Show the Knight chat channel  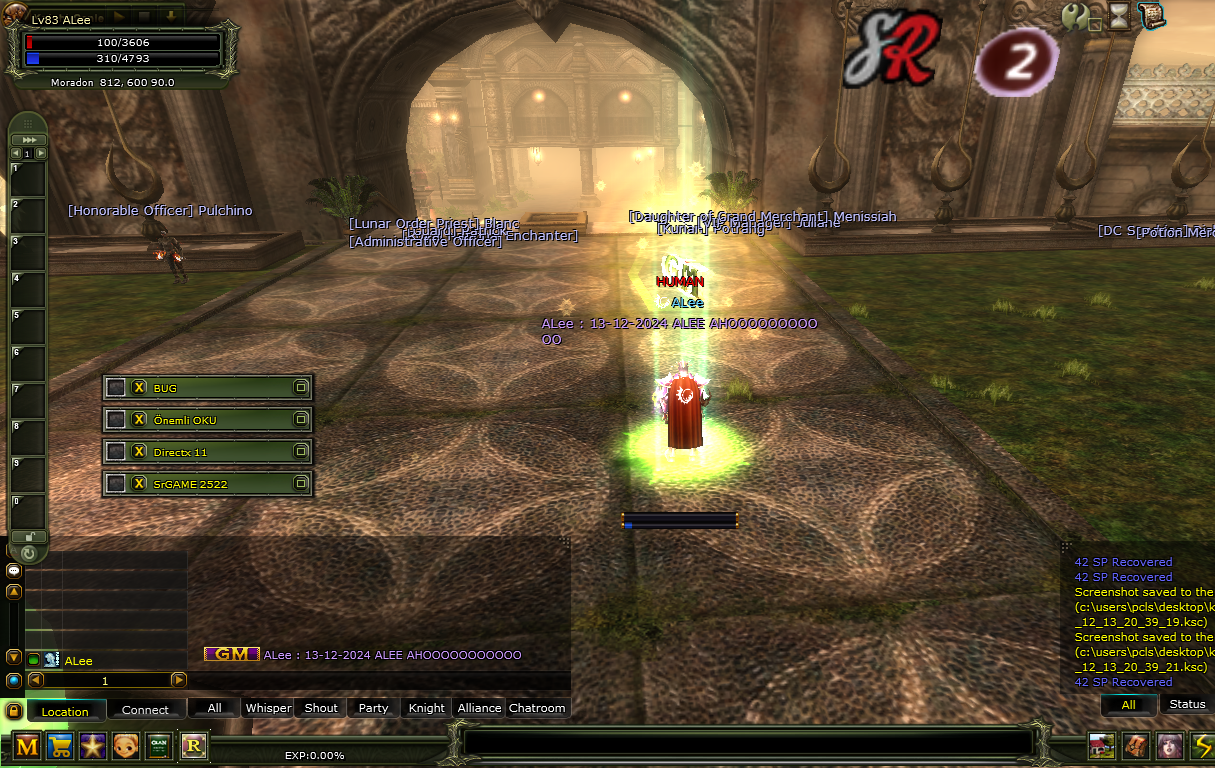pyautogui.click(x=426, y=708)
